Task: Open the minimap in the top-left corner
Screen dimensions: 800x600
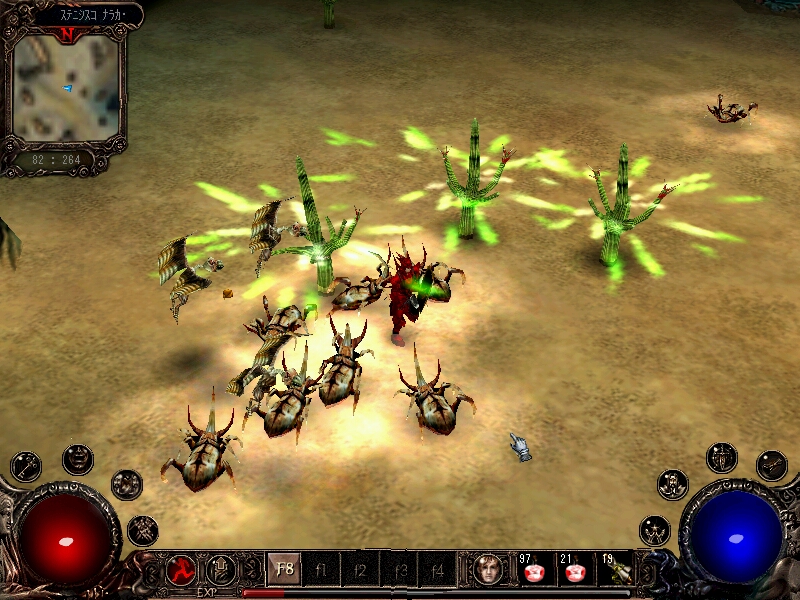Action: 67,88
